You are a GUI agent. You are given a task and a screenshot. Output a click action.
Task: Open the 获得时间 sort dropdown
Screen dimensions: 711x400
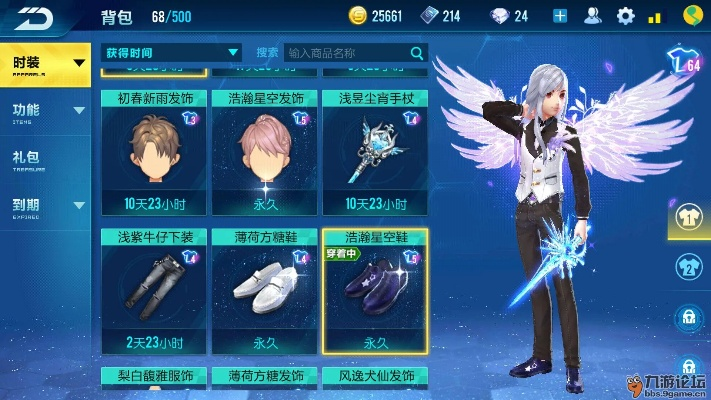tap(172, 52)
